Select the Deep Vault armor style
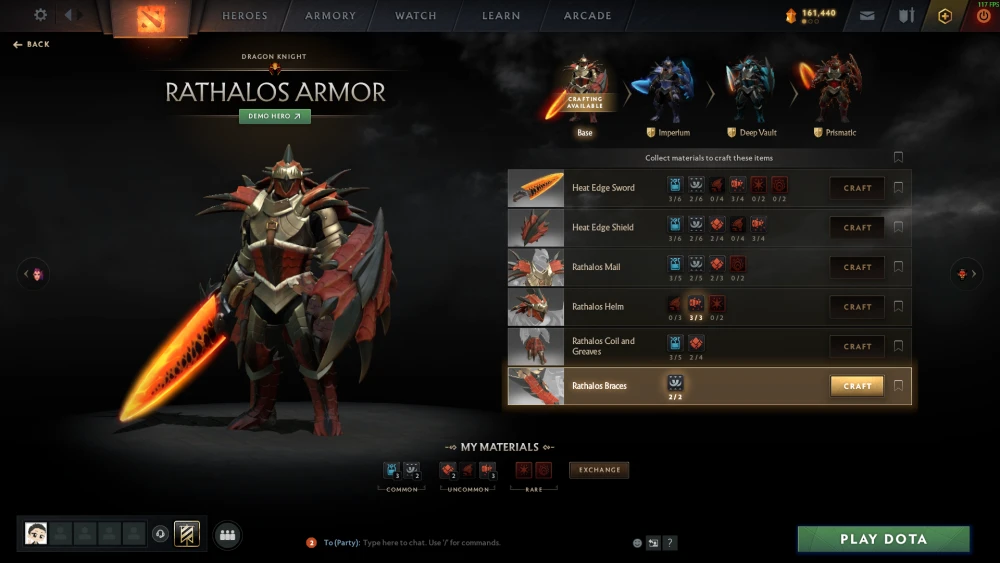This screenshot has height=563, width=1000. coord(751,93)
